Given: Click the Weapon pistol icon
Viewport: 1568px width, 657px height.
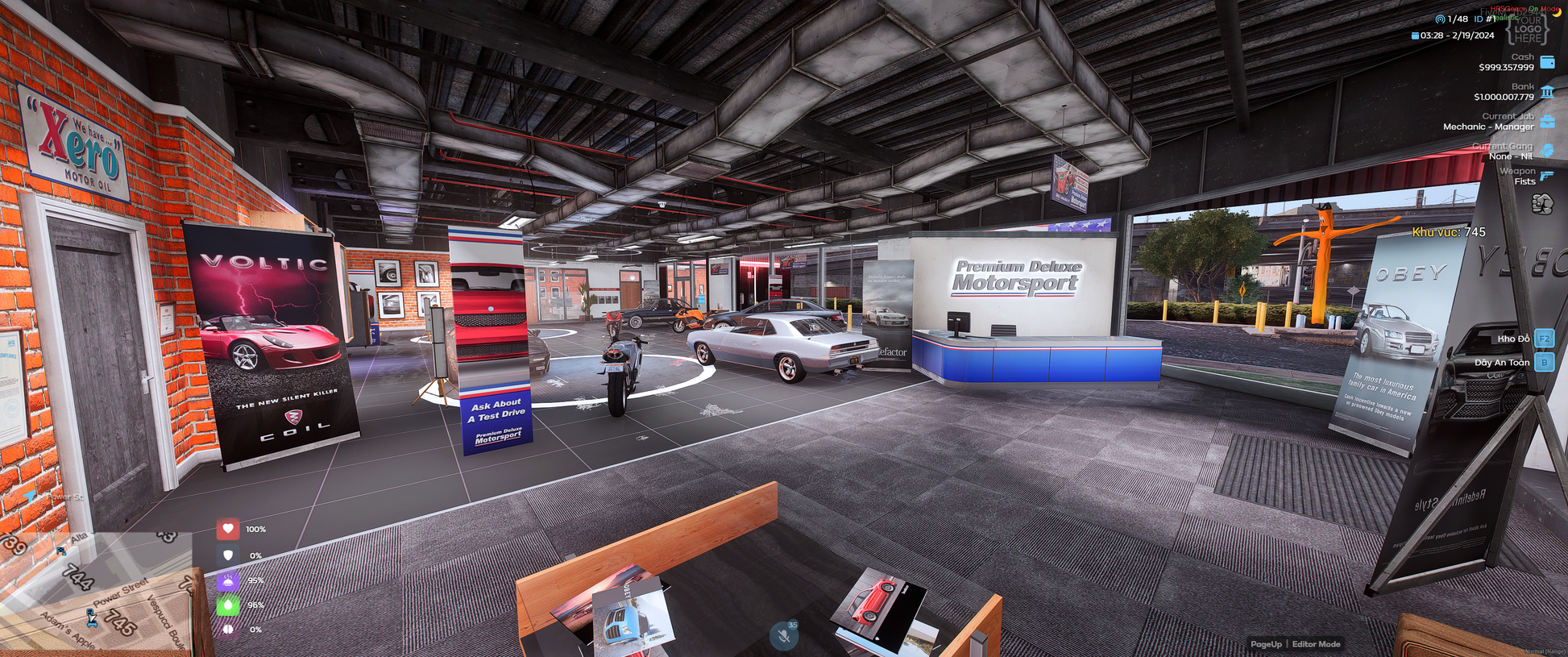Looking at the screenshot, I should click(x=1547, y=175).
